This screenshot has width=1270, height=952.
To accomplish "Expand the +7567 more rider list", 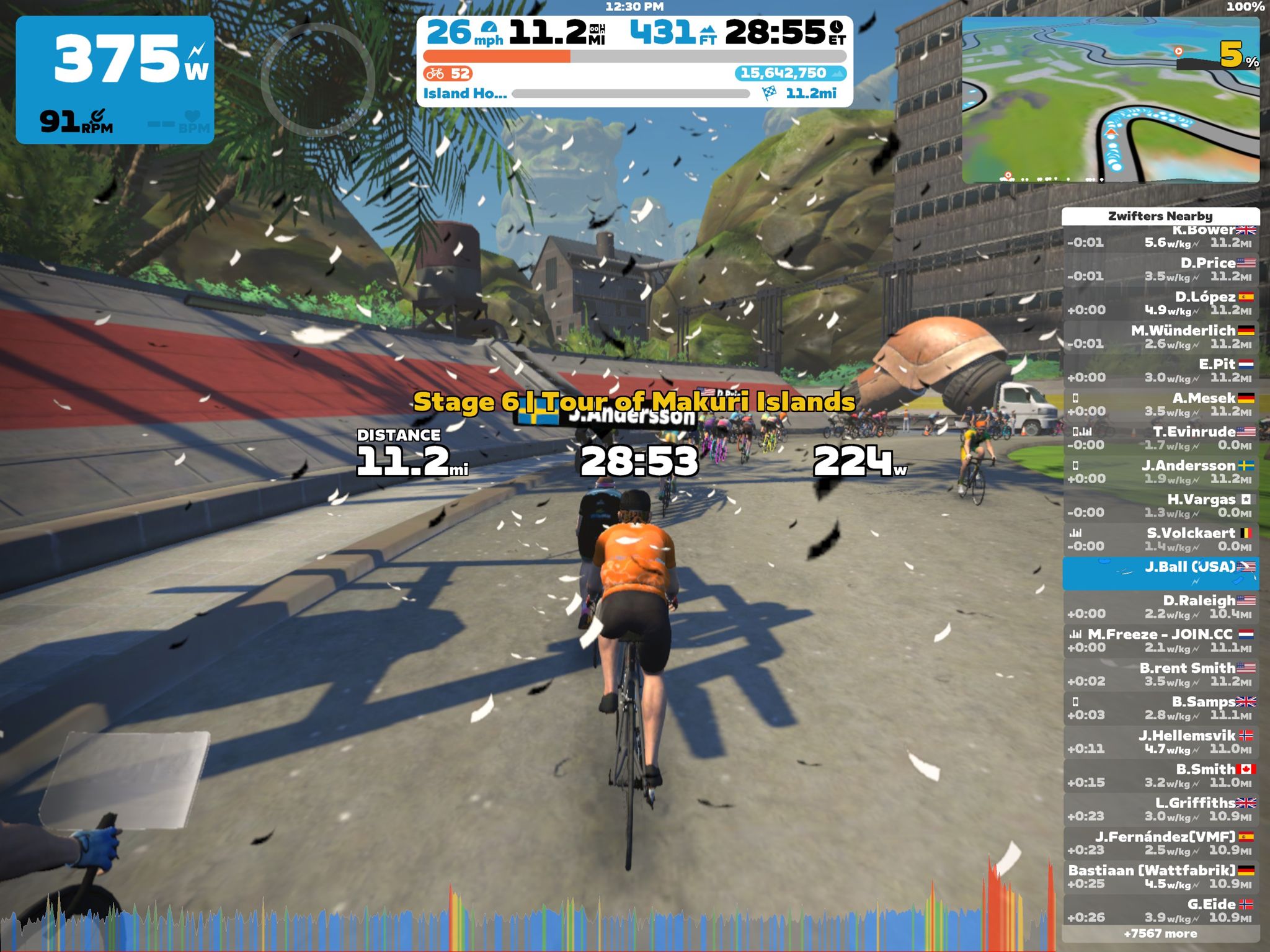I will click(1161, 933).
